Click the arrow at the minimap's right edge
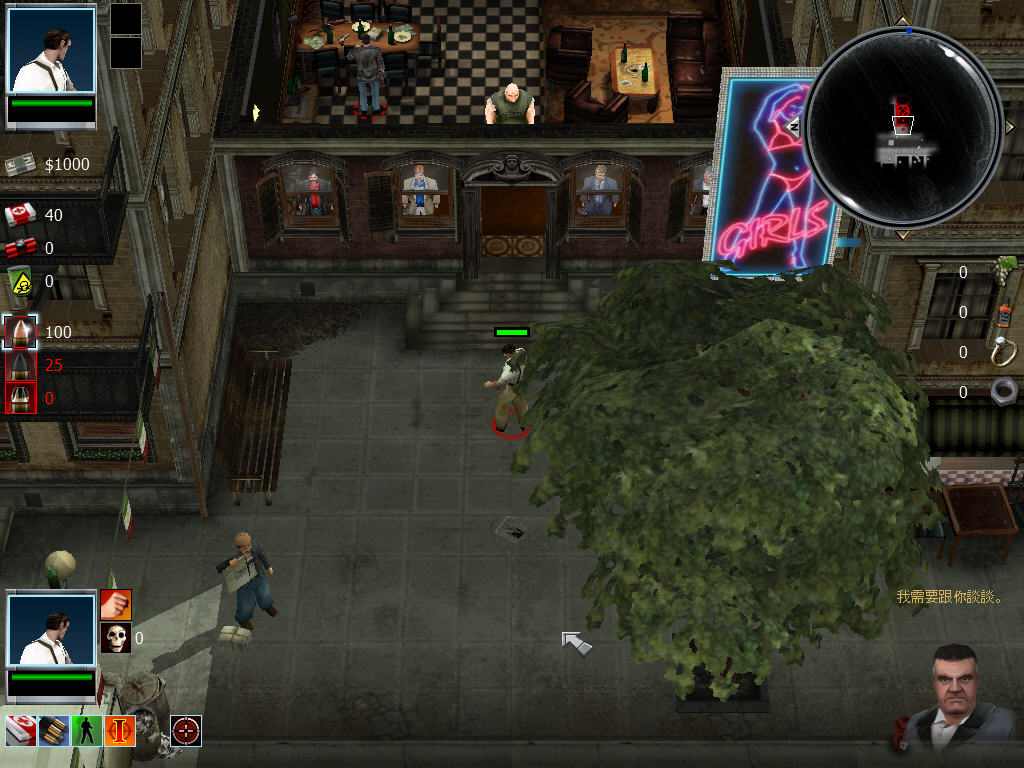The height and width of the screenshot is (768, 1024). click(1007, 128)
